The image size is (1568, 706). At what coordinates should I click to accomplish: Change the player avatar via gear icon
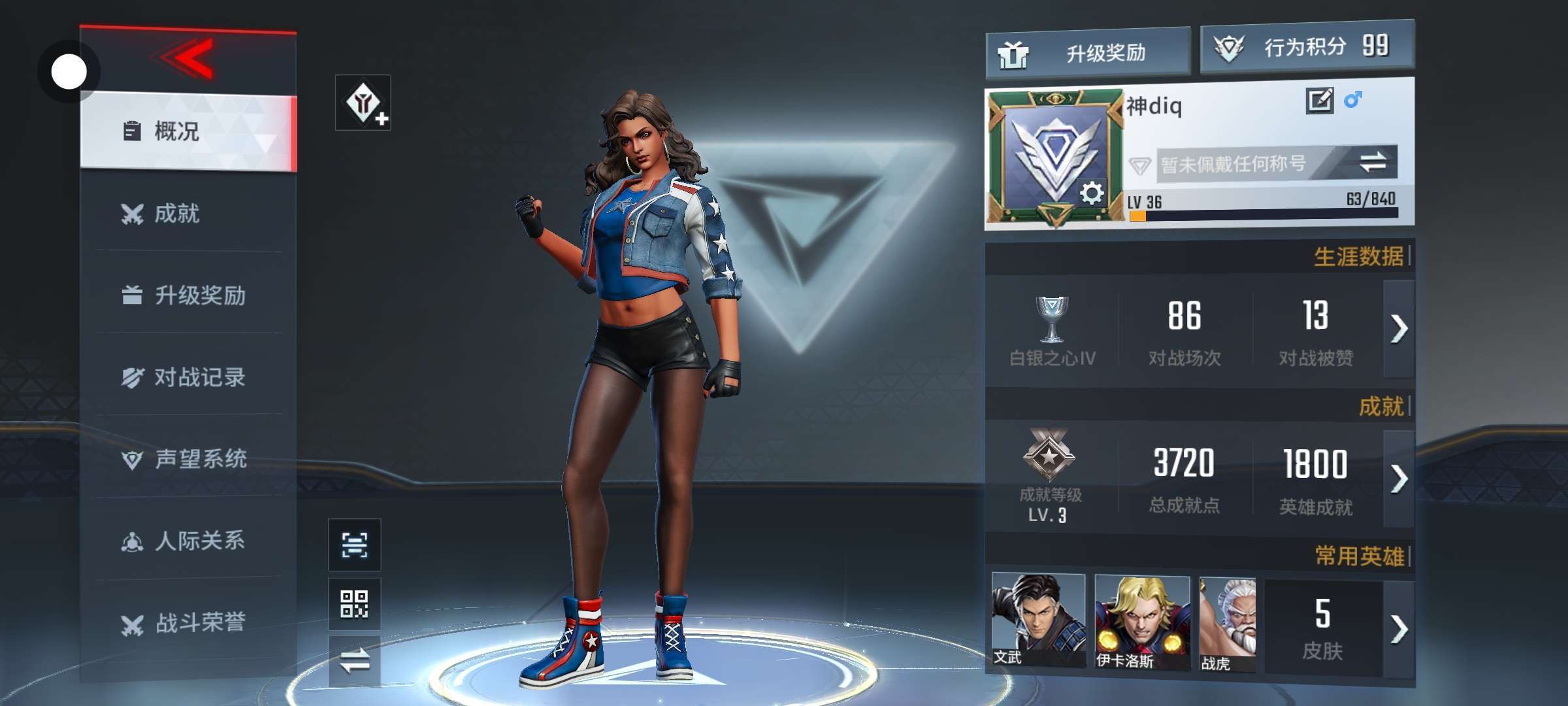[1091, 193]
